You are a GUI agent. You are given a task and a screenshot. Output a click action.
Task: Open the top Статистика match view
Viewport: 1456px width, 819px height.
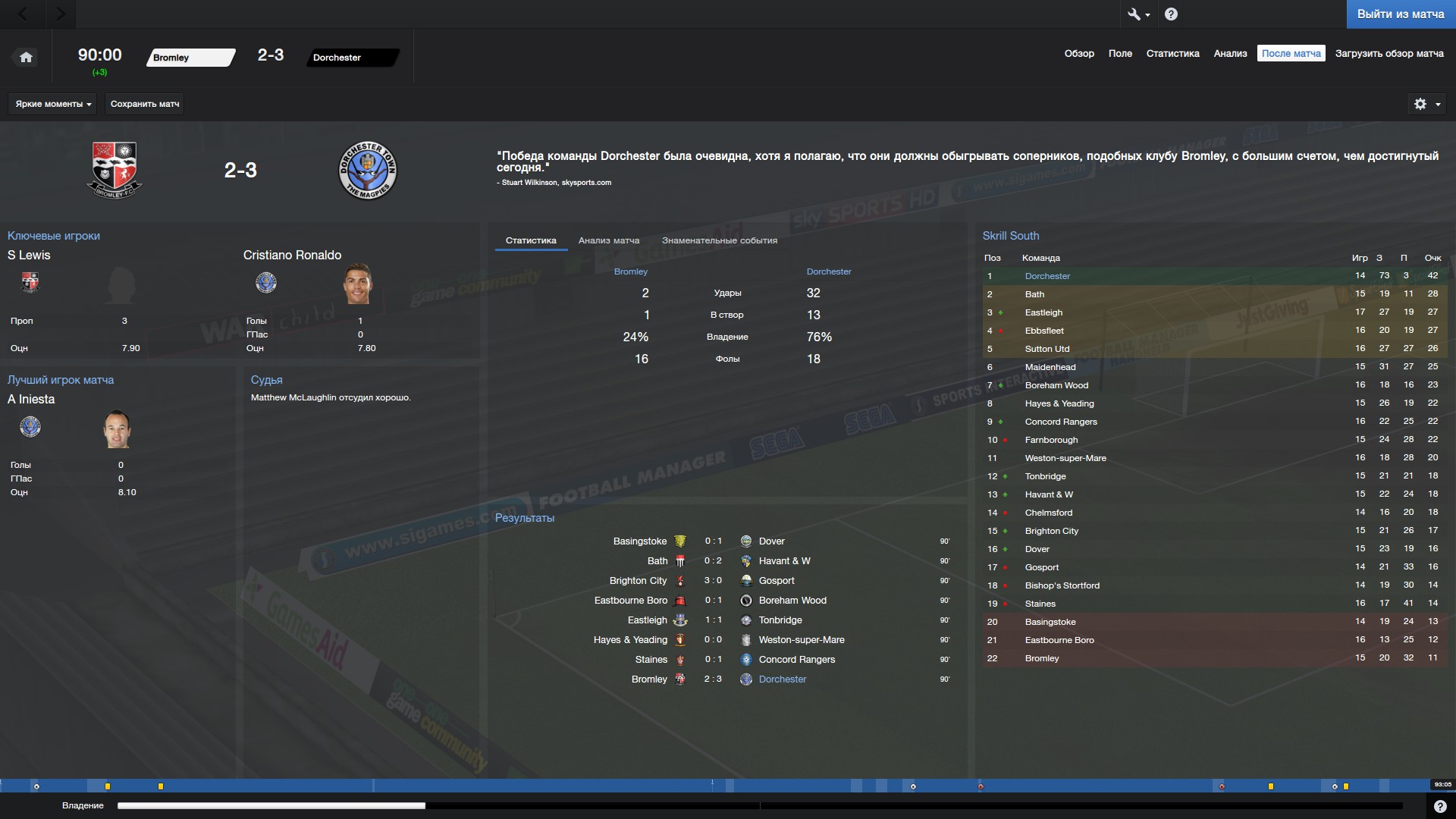(1172, 54)
